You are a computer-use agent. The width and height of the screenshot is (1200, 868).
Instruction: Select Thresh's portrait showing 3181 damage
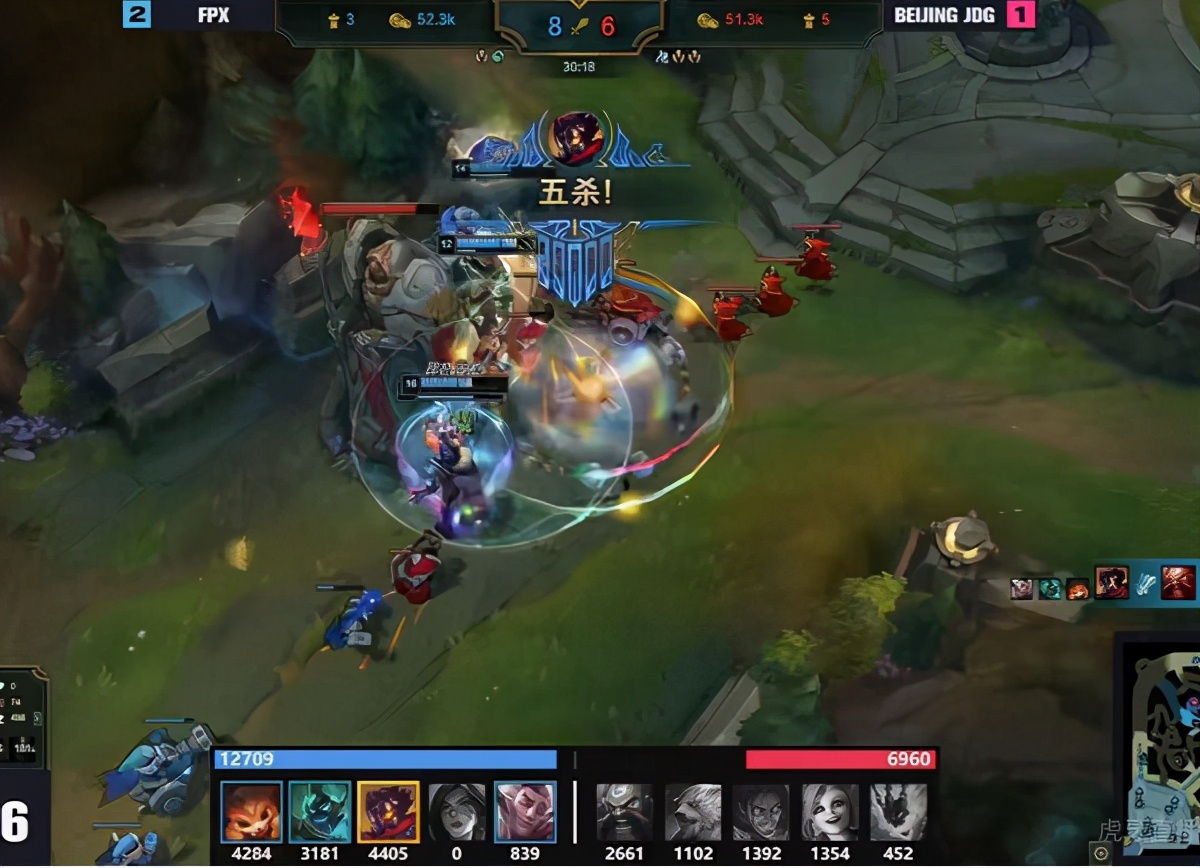(320, 811)
